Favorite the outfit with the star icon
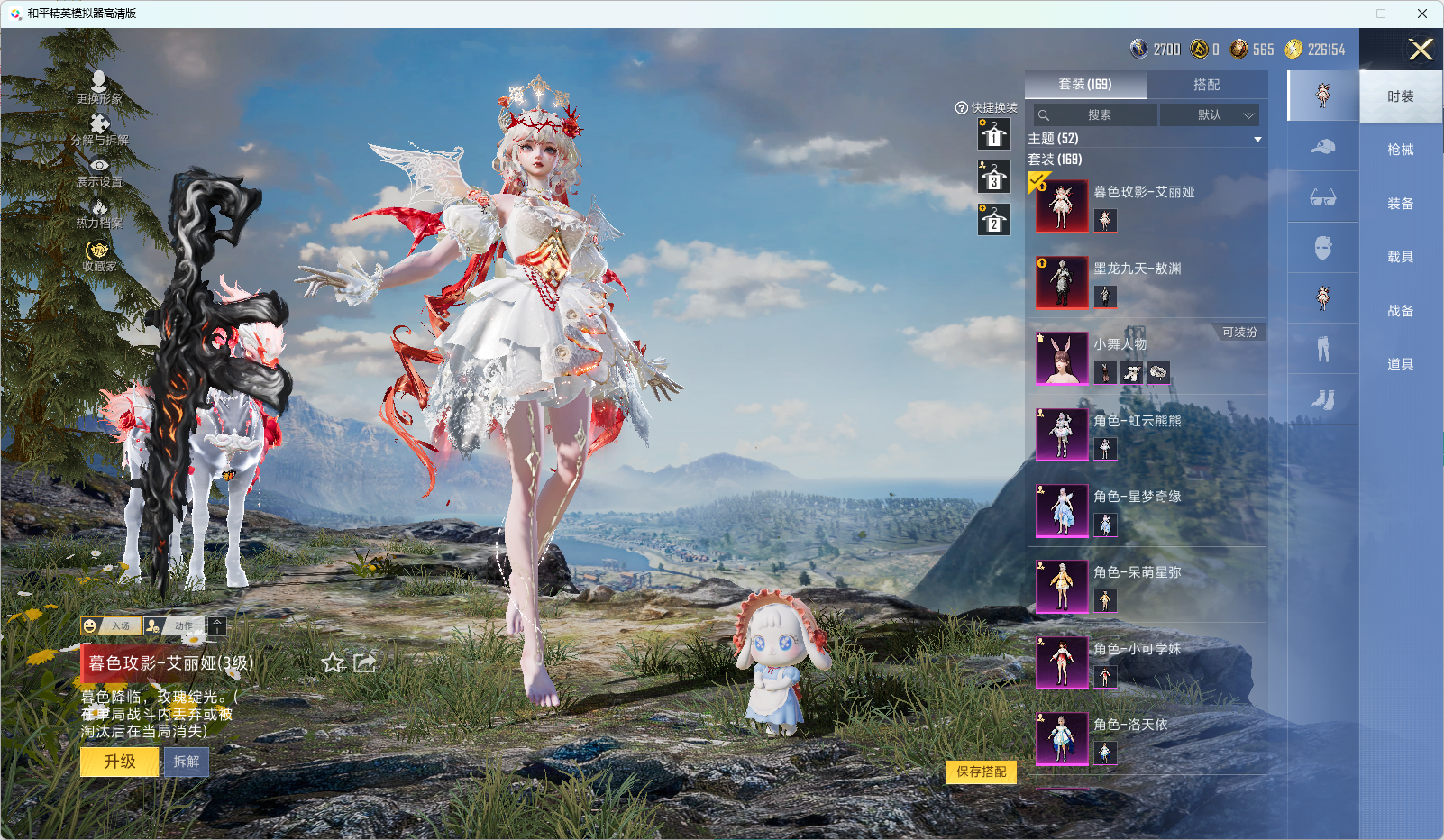Screen dimensions: 1444x840 pyautogui.click(x=334, y=663)
